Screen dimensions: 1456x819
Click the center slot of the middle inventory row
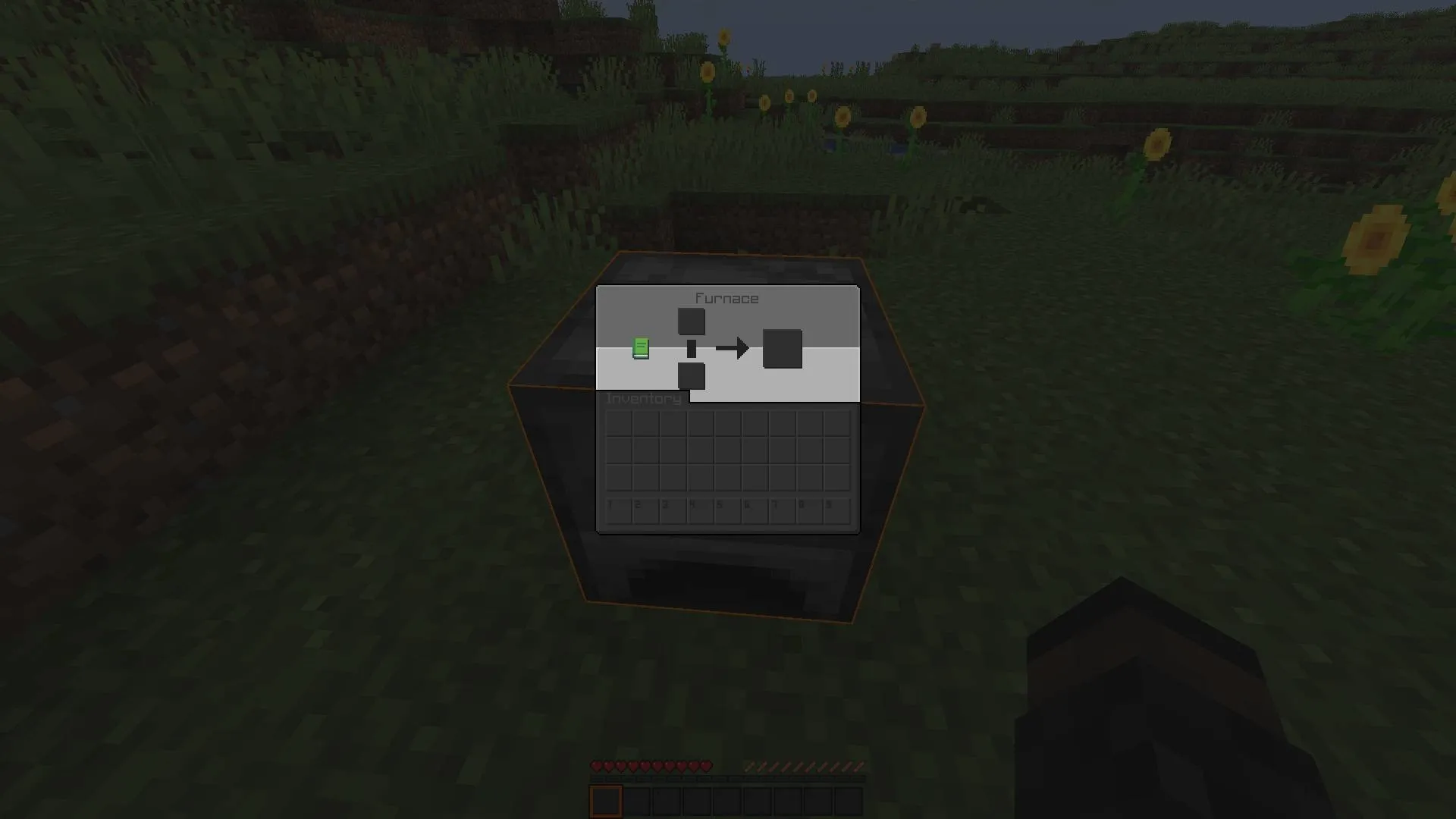click(x=726, y=450)
